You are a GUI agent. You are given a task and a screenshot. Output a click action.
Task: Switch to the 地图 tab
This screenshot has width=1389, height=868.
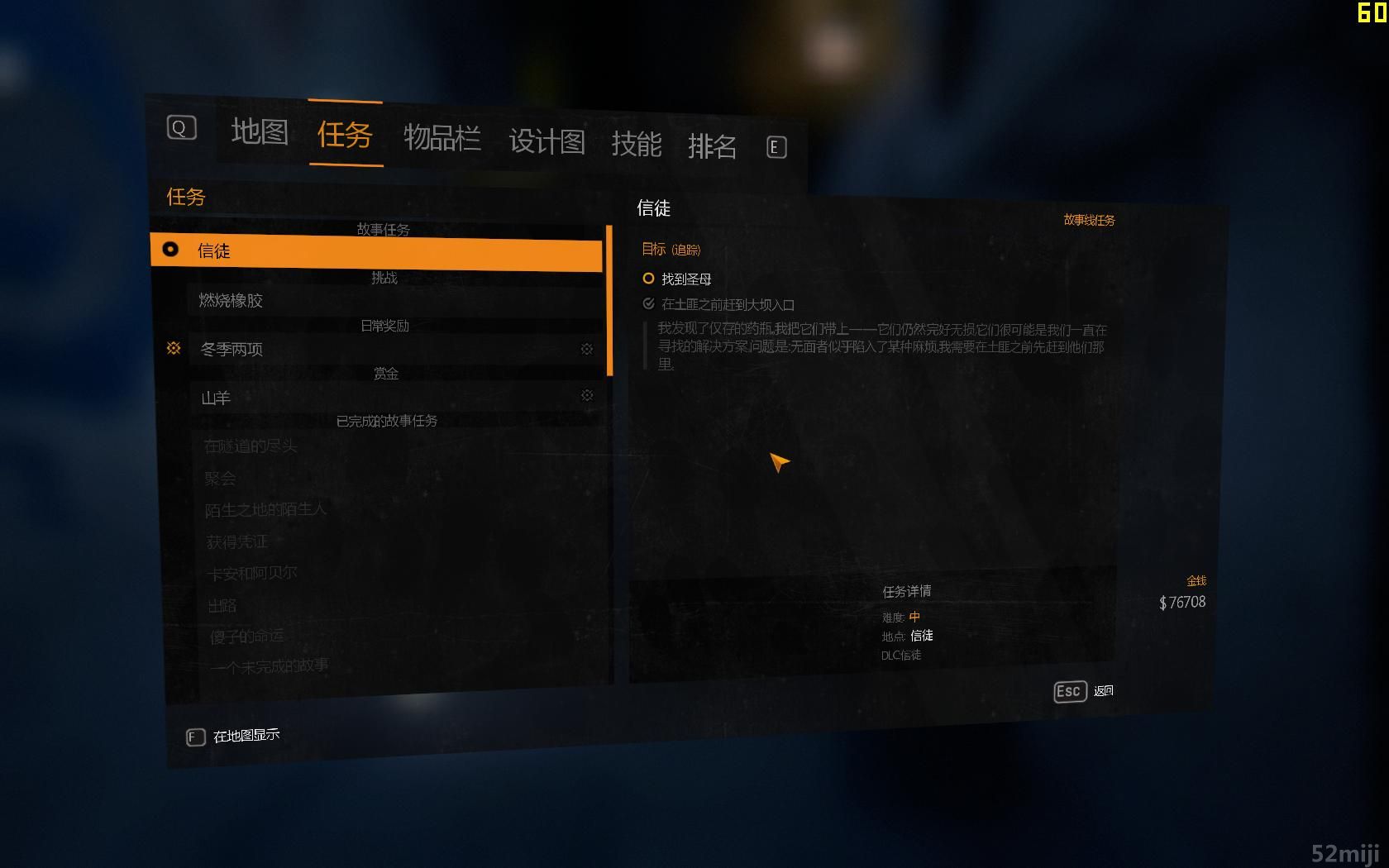(x=260, y=131)
